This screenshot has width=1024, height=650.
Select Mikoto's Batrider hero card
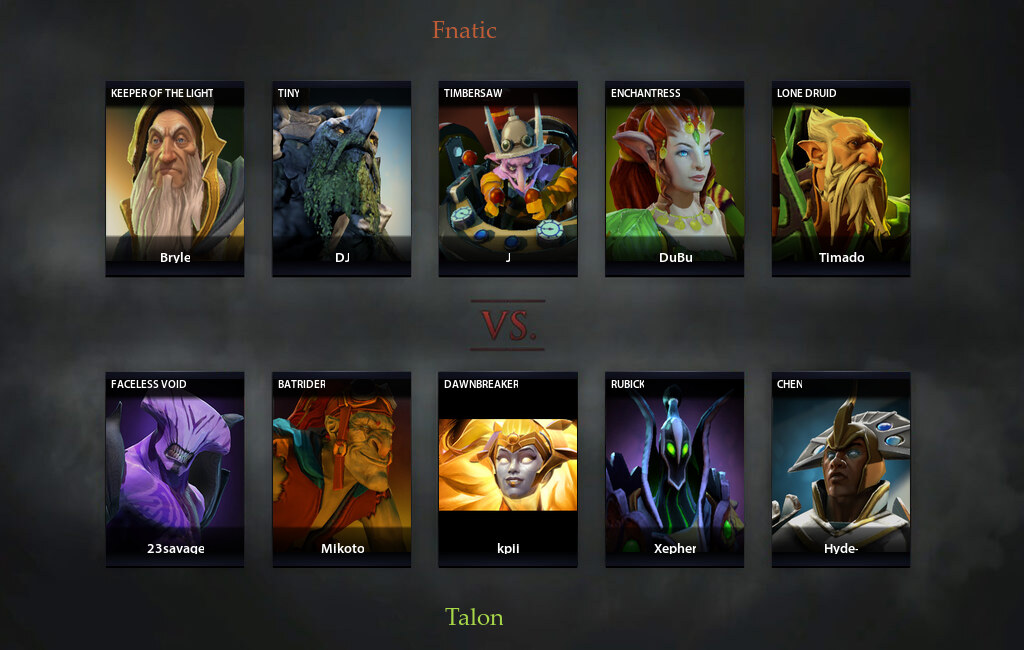342,469
